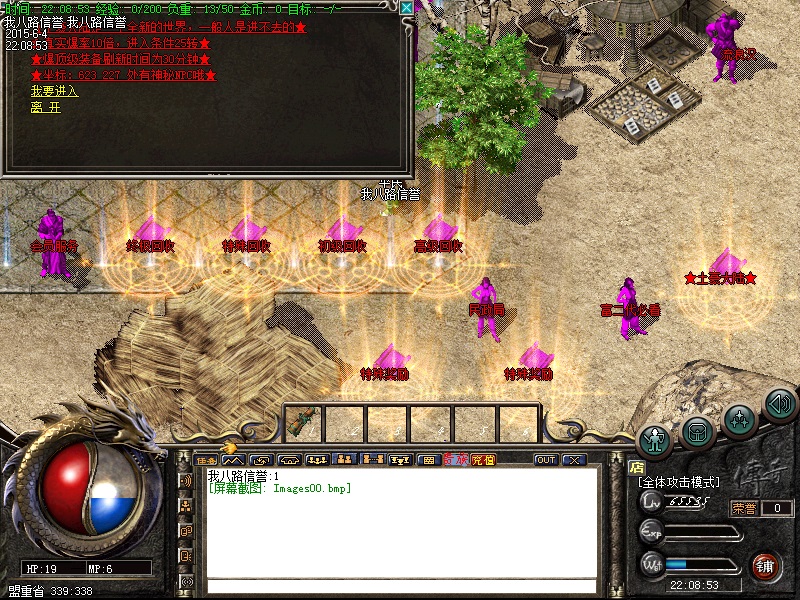This screenshot has width=800, height=600.
Task: Select the sound-wave chat channel icon
Action: pyautogui.click(x=185, y=481)
